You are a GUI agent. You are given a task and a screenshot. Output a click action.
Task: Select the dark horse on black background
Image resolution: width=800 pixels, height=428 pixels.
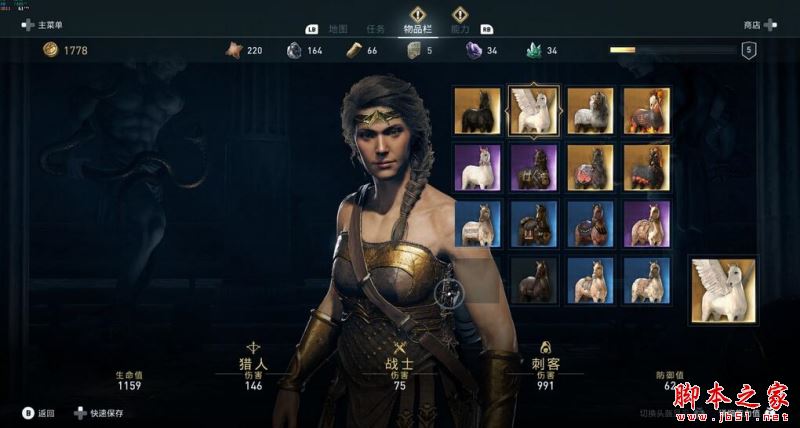pos(532,279)
